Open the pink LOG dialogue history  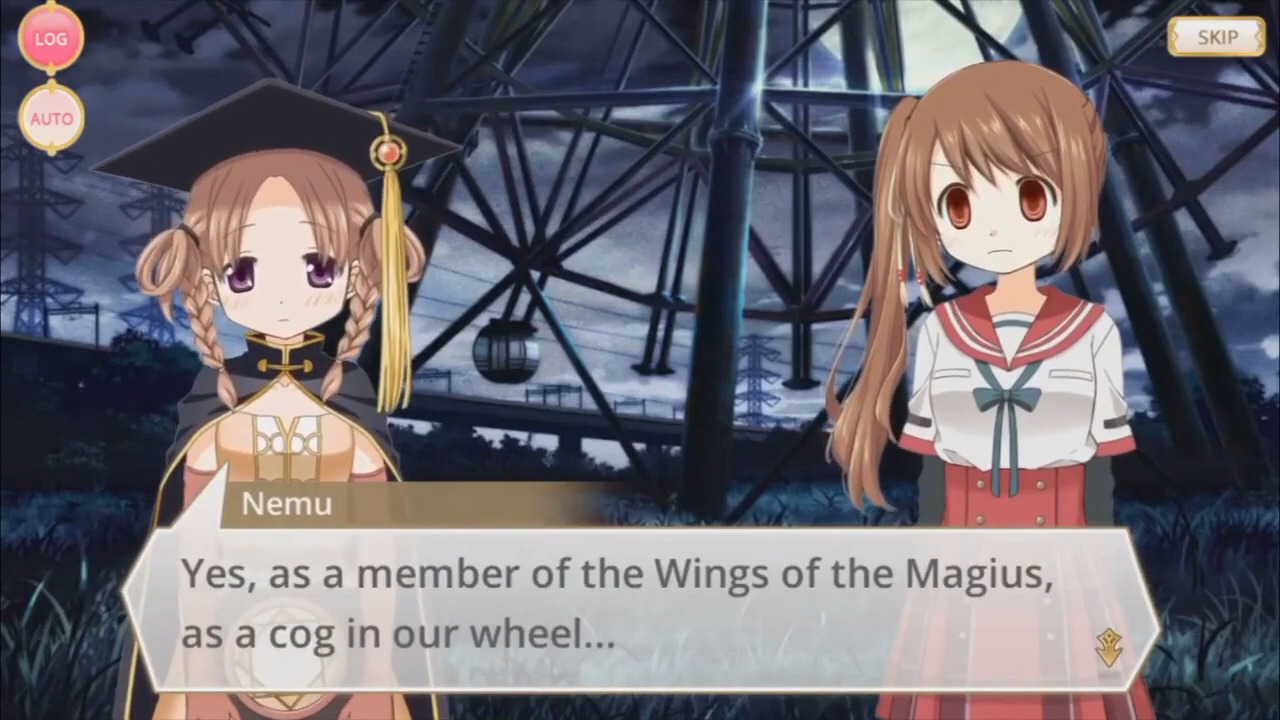pos(50,39)
